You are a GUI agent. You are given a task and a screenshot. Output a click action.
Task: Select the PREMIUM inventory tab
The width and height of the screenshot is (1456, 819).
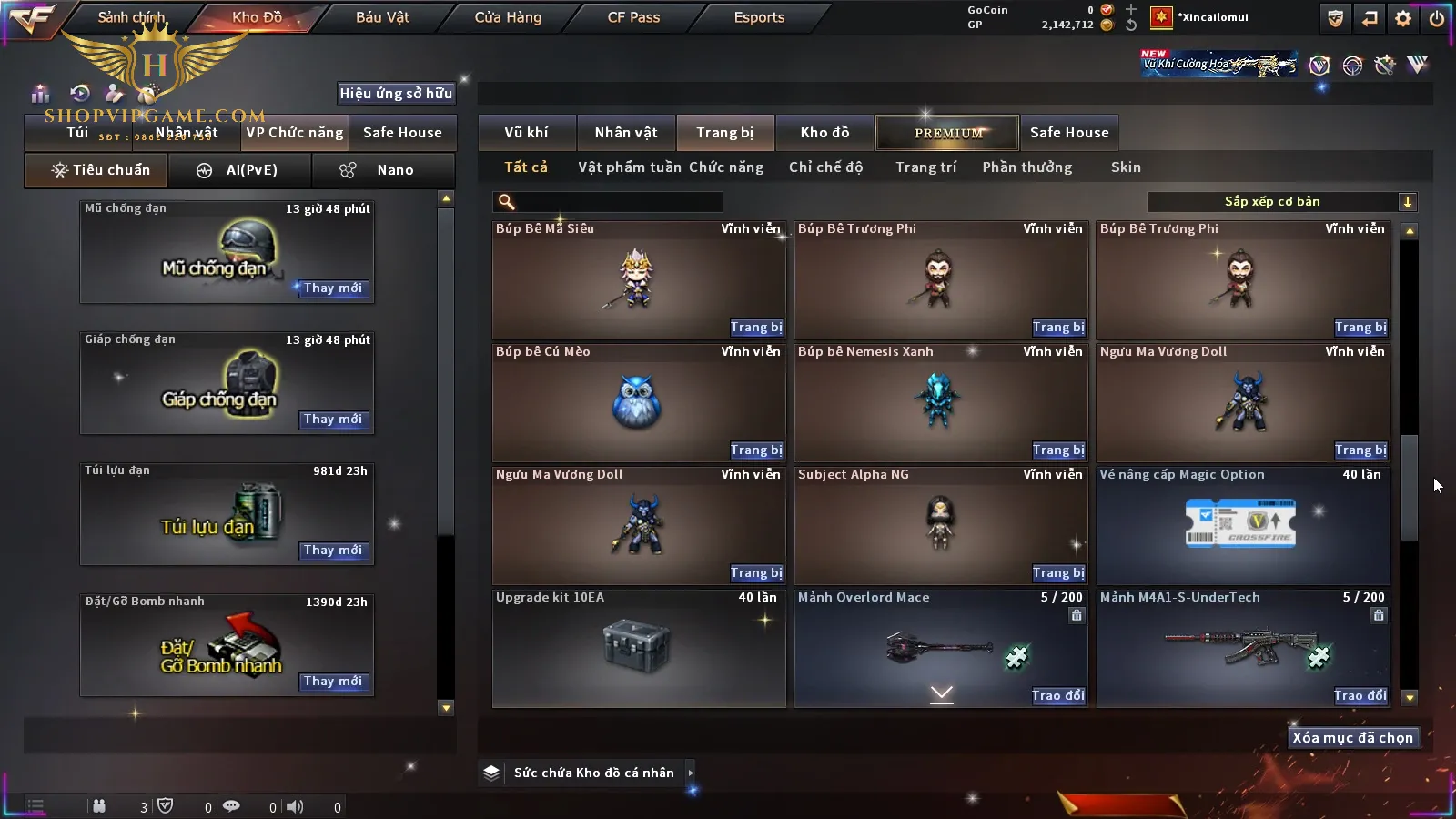coord(948,133)
